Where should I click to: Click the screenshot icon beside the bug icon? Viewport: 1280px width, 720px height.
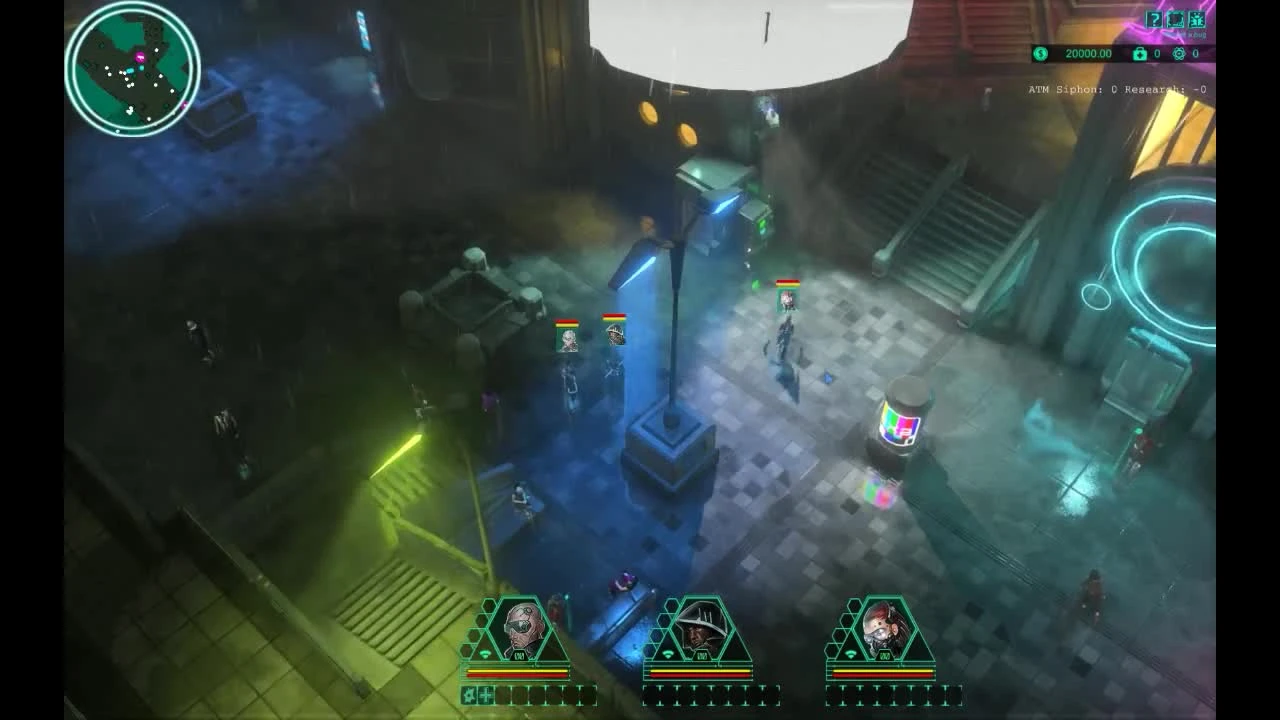click(1175, 19)
